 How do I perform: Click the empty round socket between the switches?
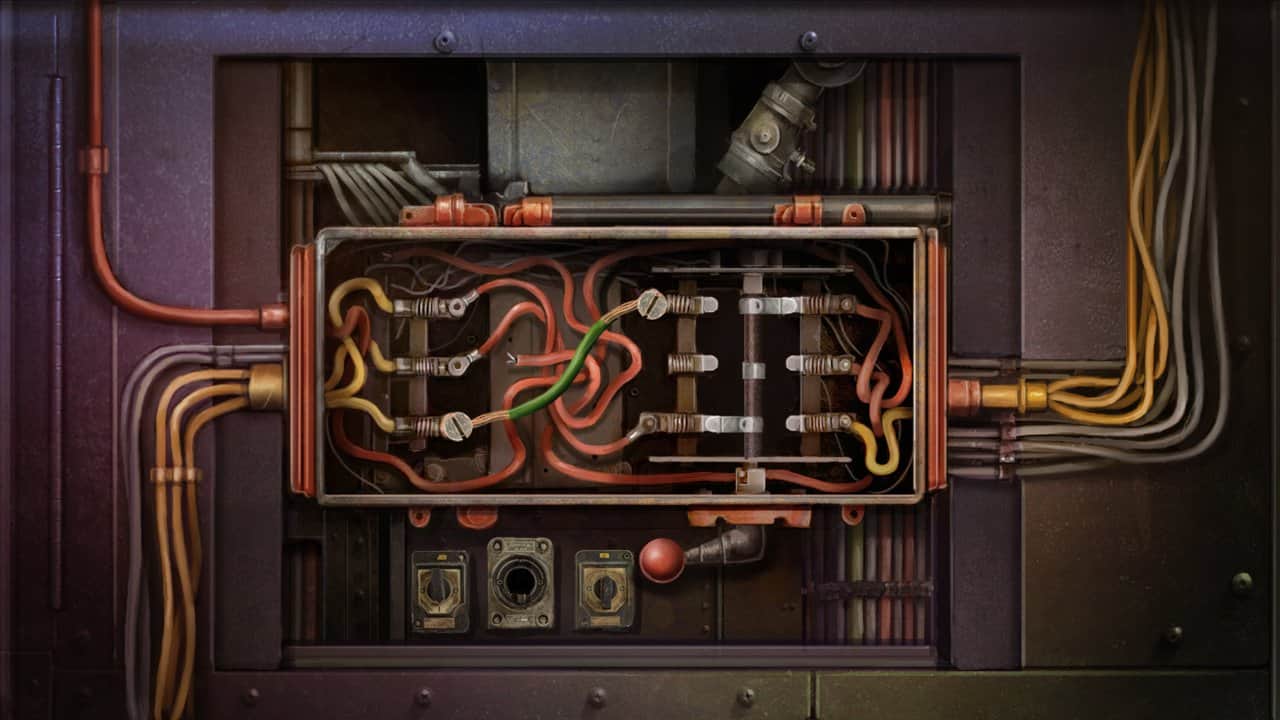(520, 583)
